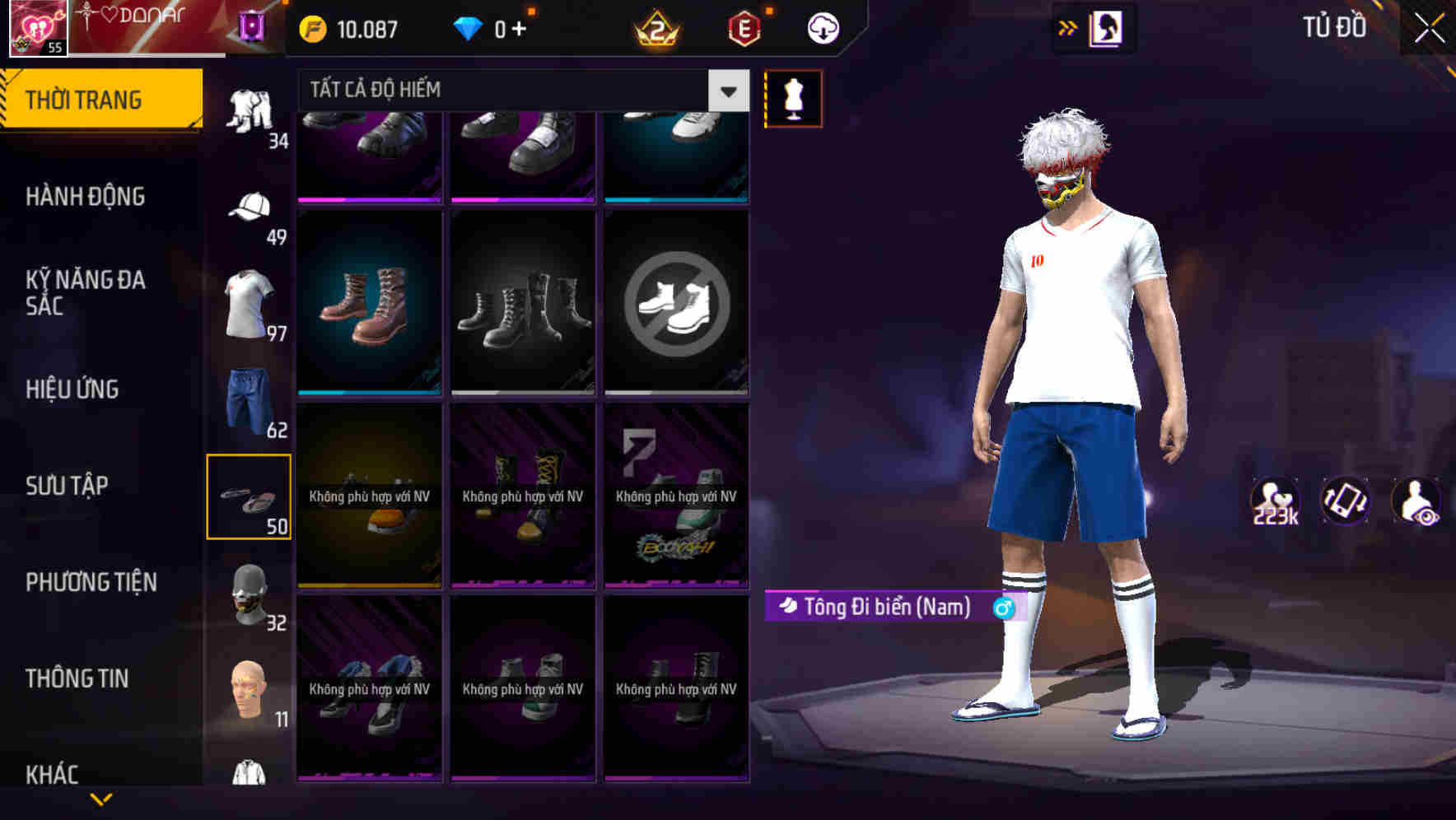Click the level 2 crown rank icon

point(655,29)
